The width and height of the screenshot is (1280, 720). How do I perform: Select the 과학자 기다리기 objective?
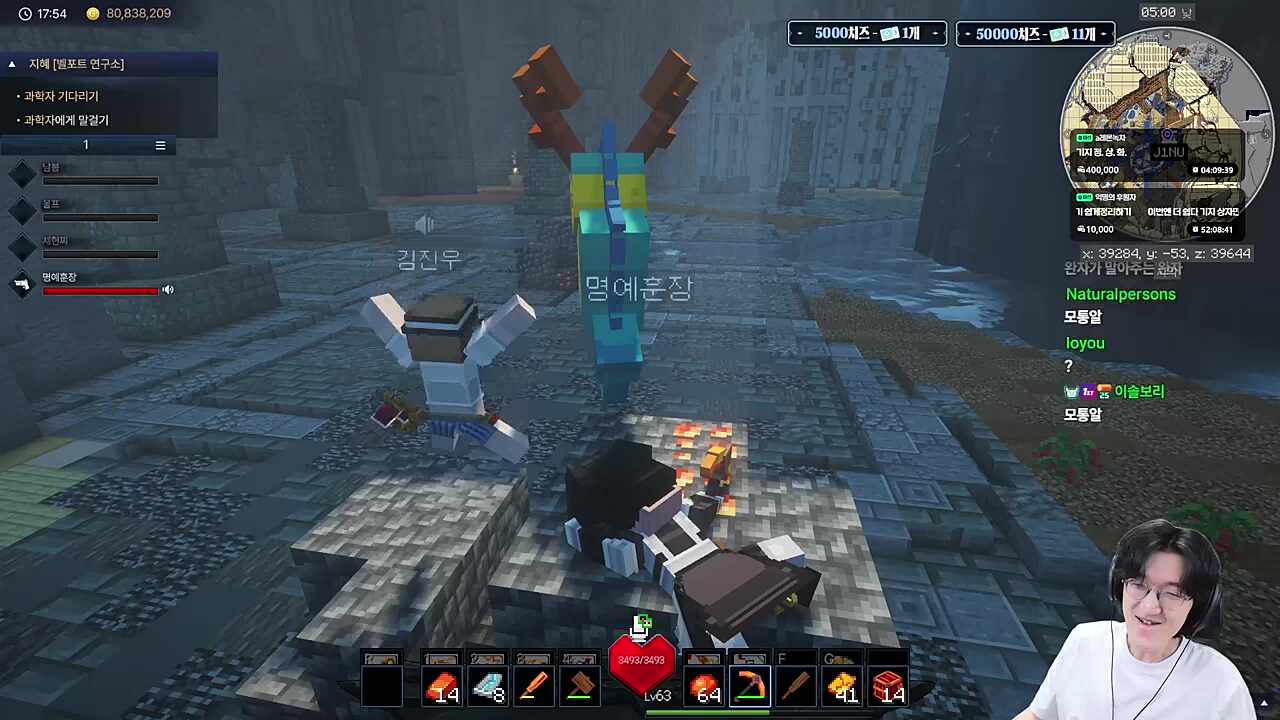61,96
